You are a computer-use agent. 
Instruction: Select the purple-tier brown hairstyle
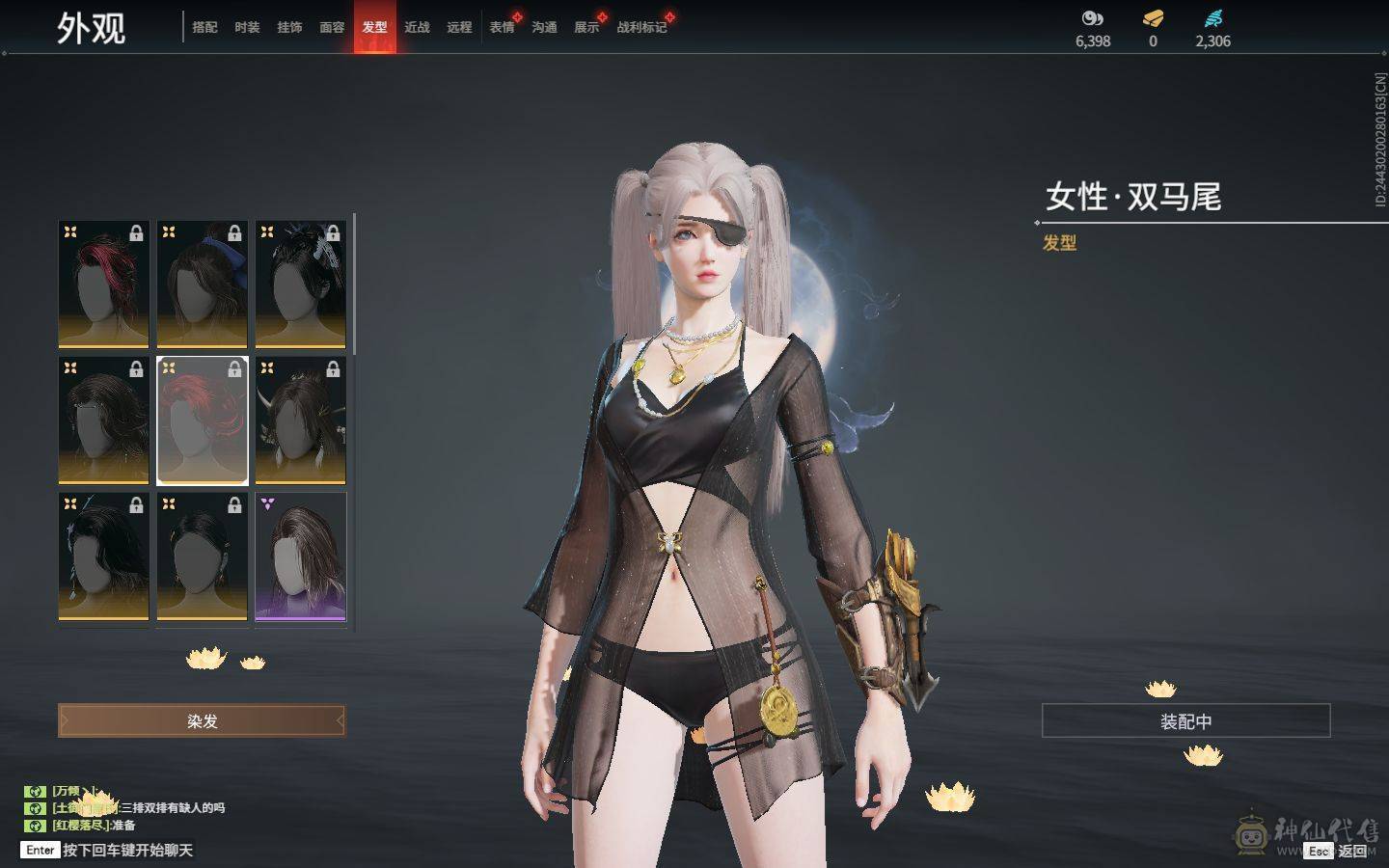[301, 556]
